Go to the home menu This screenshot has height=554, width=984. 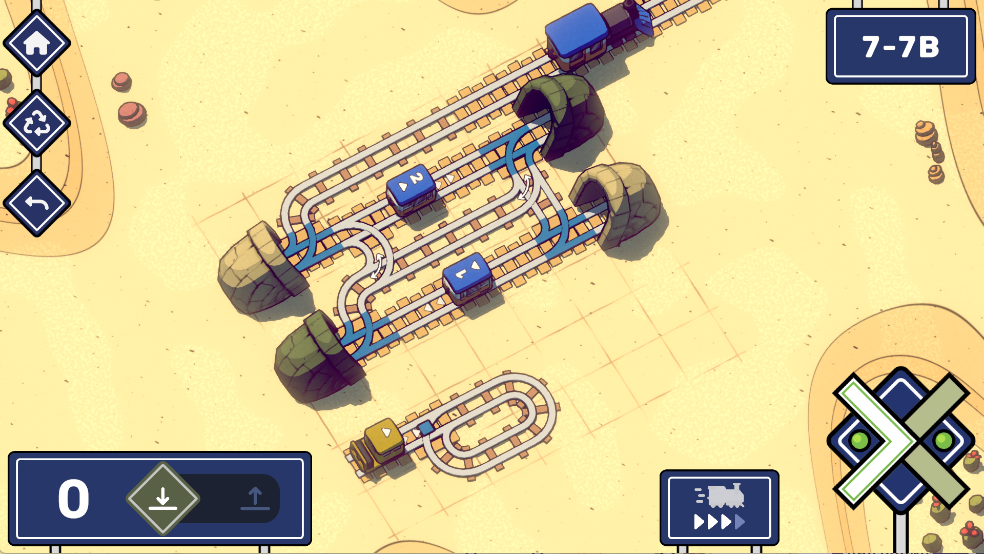(x=37, y=43)
